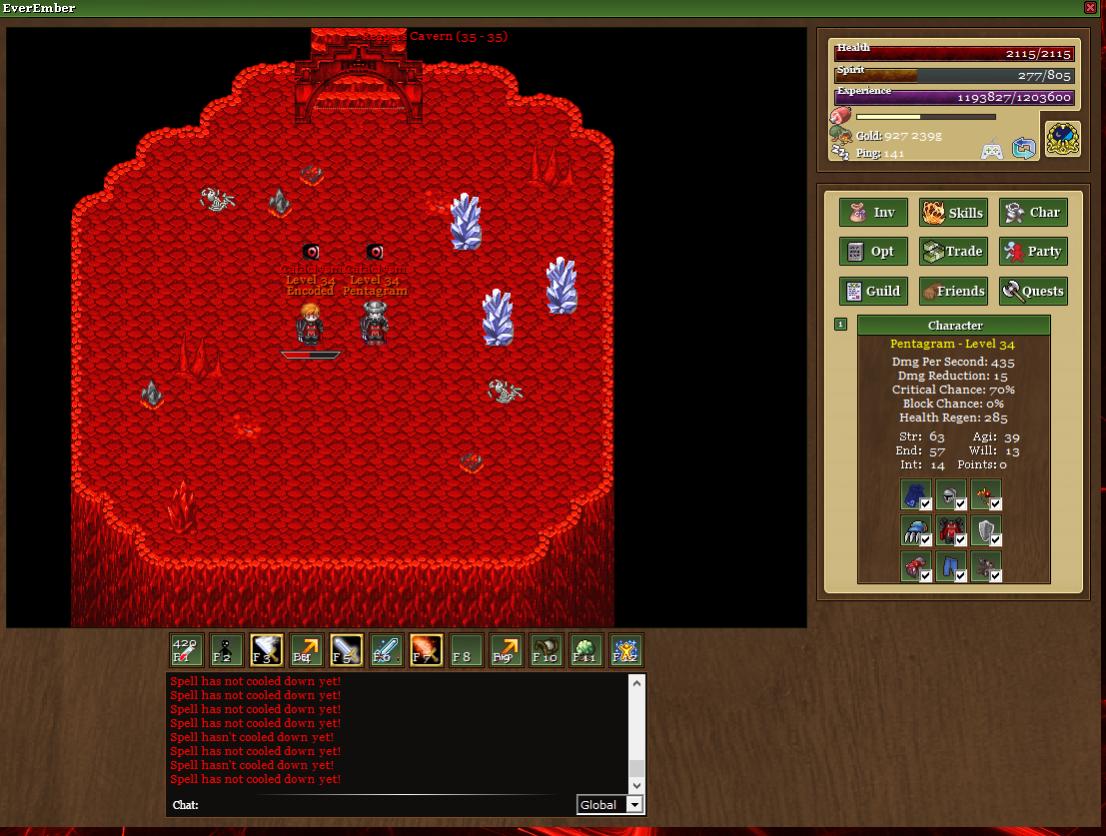Image resolution: width=1106 pixels, height=836 pixels.
Task: Click the gamepad icon in the status panel
Action: [x=991, y=150]
